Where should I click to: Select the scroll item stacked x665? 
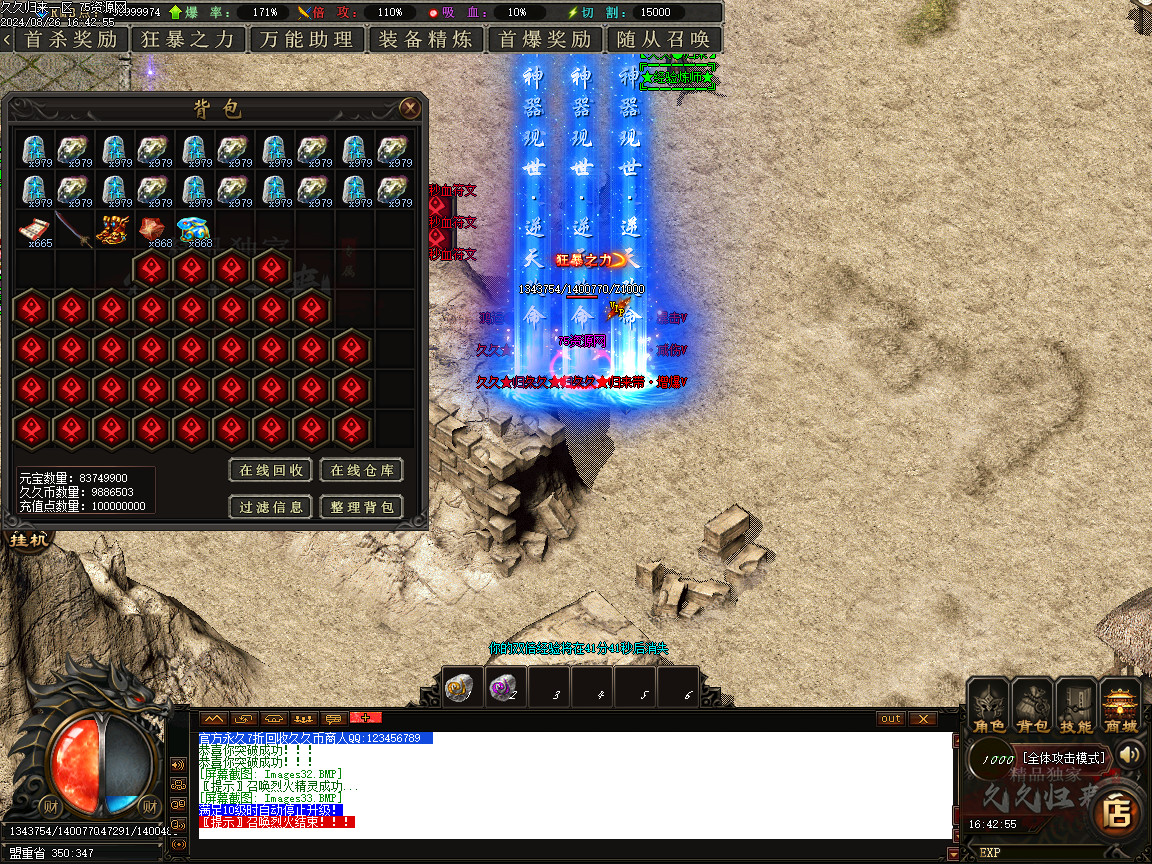click(x=36, y=230)
